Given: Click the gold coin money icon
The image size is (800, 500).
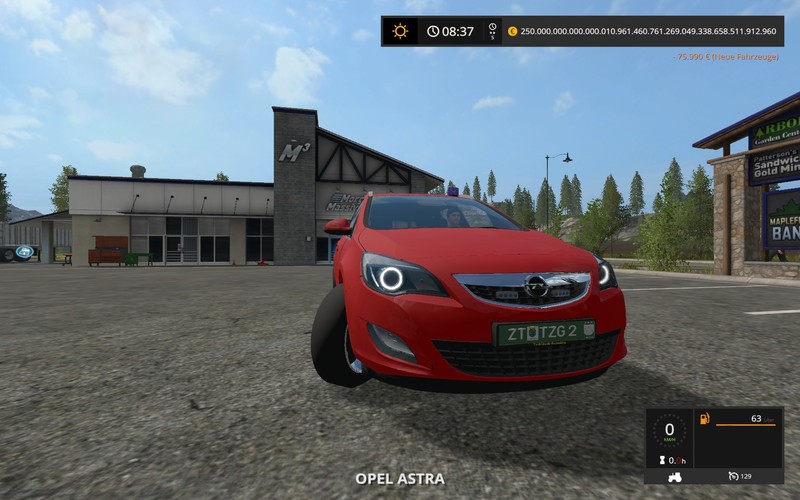Looking at the screenshot, I should tap(513, 31).
